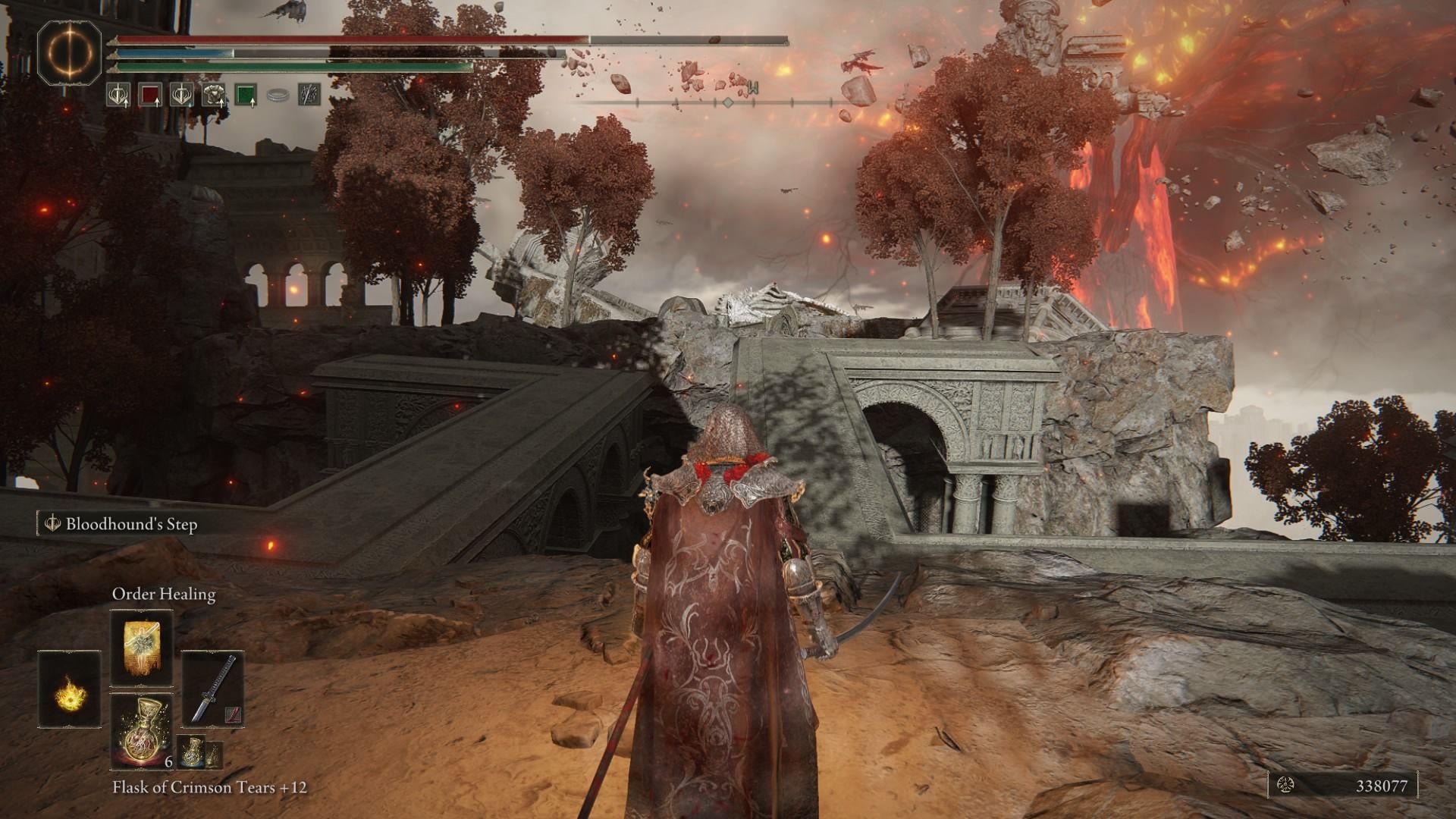
Task: Click the armor-shaped buff status icon
Action: 213,96
